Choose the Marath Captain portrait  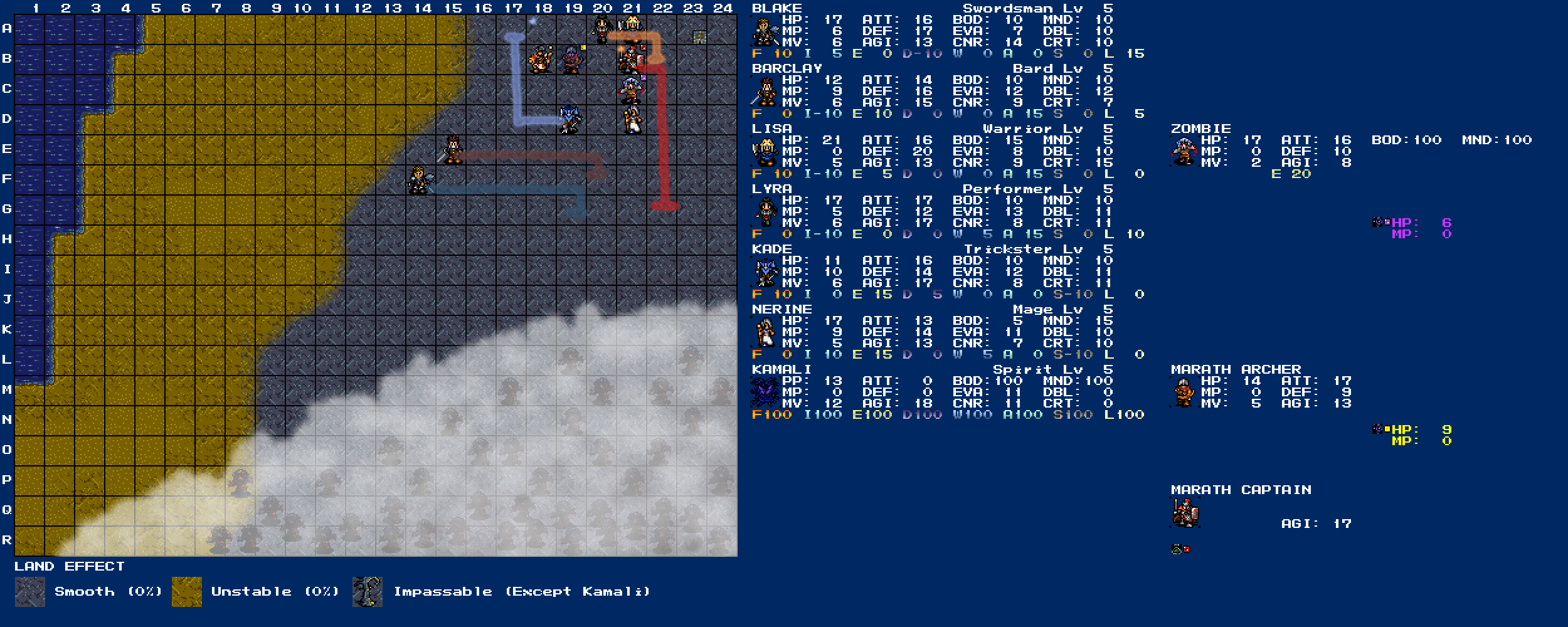tap(1185, 513)
